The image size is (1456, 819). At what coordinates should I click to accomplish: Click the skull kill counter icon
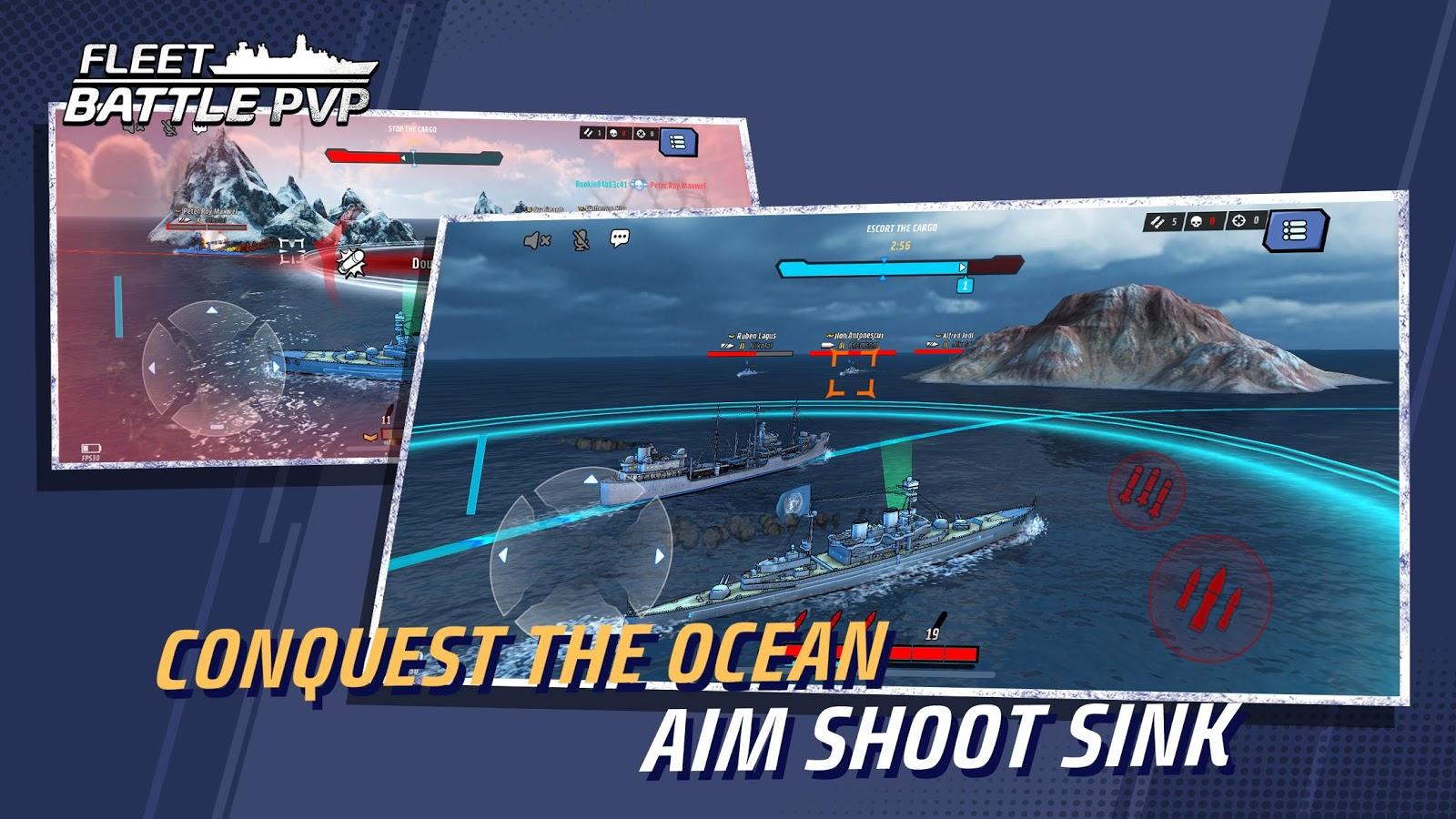(1197, 222)
